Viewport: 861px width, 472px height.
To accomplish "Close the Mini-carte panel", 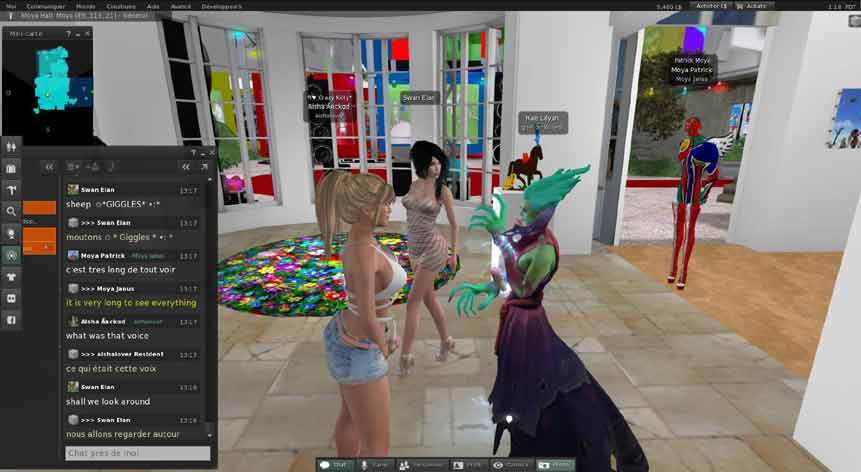I will point(87,33).
